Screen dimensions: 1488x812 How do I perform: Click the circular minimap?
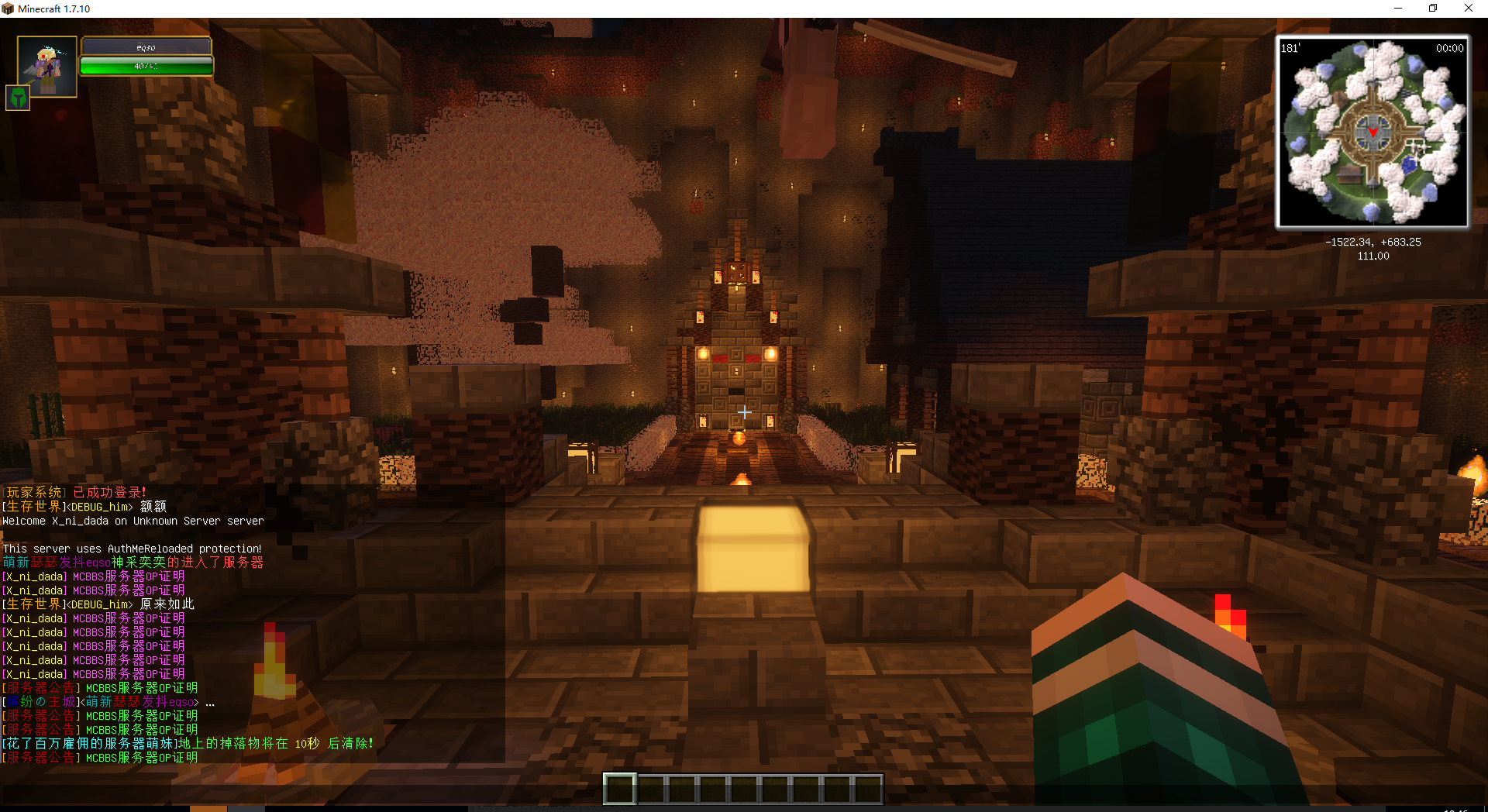point(1372,132)
